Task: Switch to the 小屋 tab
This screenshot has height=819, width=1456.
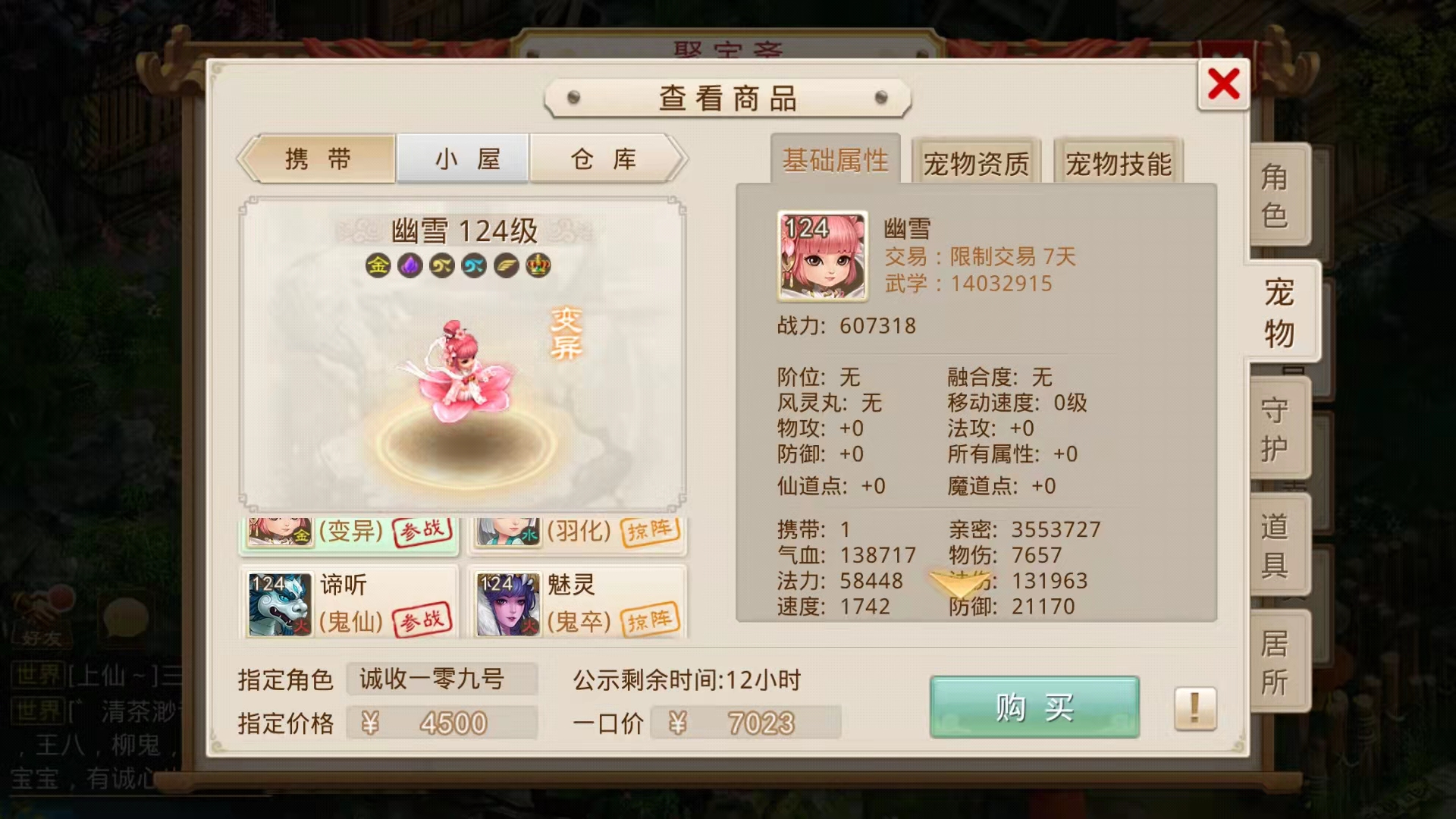Action: pyautogui.click(x=463, y=158)
